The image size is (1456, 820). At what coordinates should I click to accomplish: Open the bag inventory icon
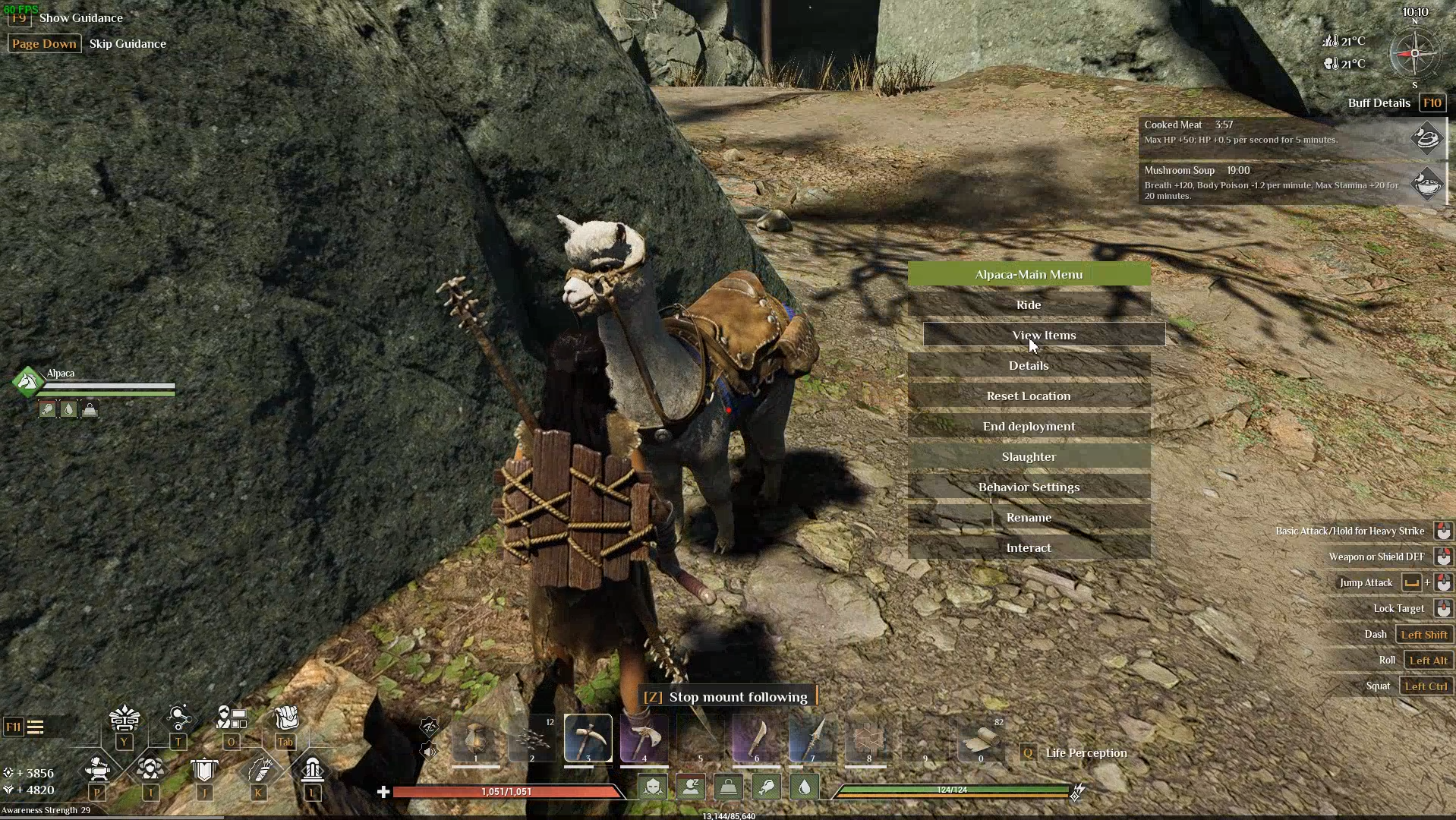285,718
